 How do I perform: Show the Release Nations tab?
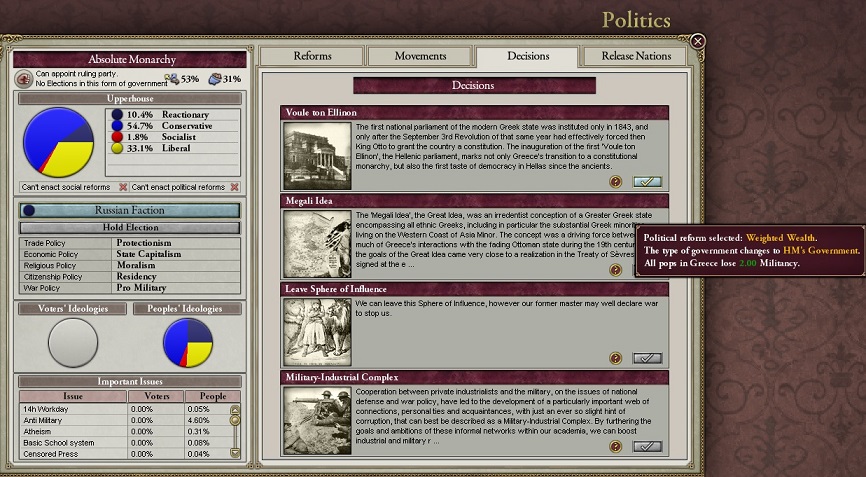[x=636, y=57]
